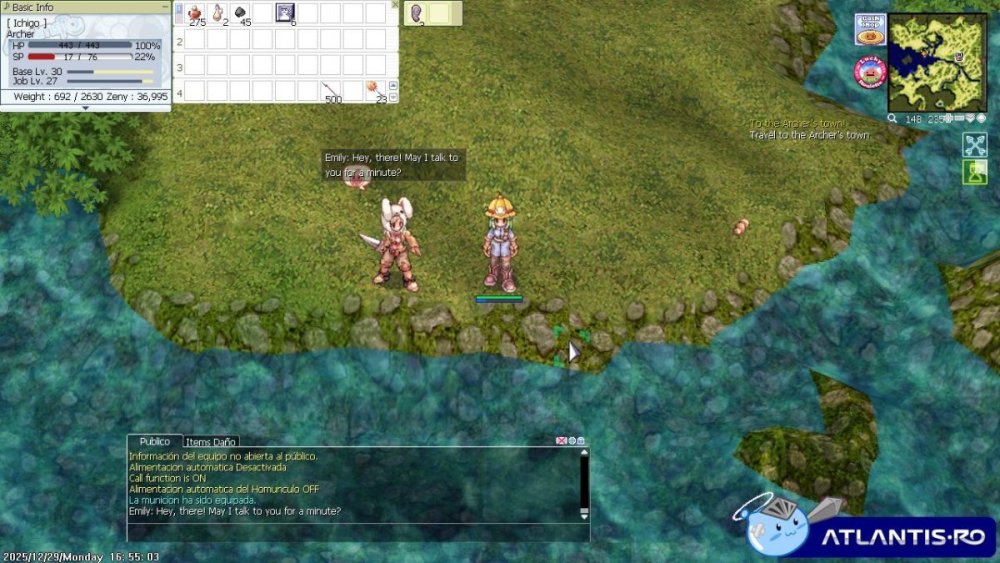This screenshot has width=1000, height=563.
Task: Click the chat input field
Action: pyautogui.click(x=350, y=530)
